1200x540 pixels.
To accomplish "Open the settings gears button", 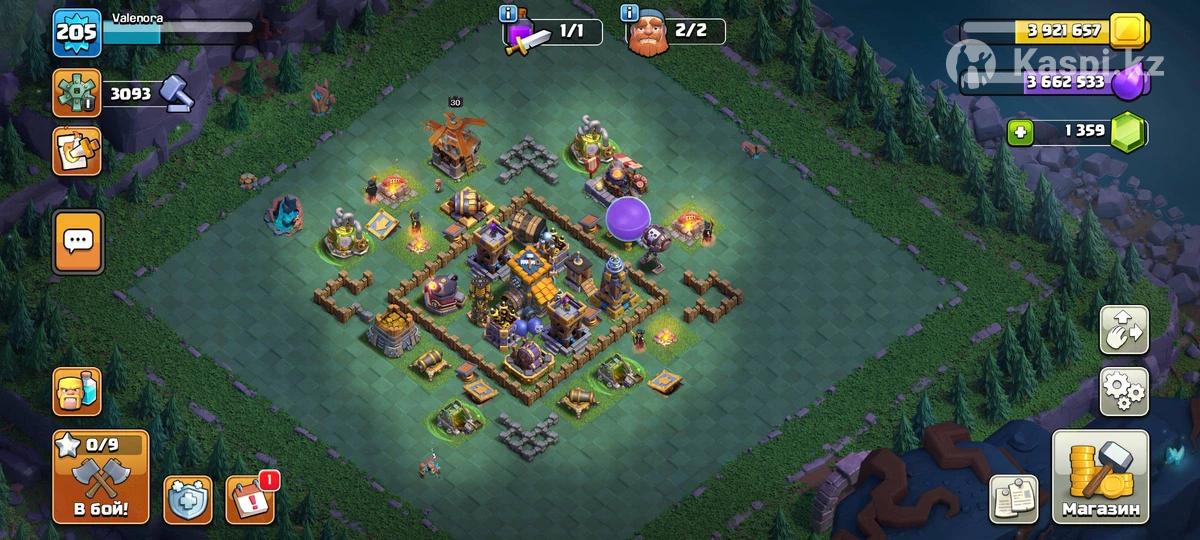I will tap(1124, 391).
